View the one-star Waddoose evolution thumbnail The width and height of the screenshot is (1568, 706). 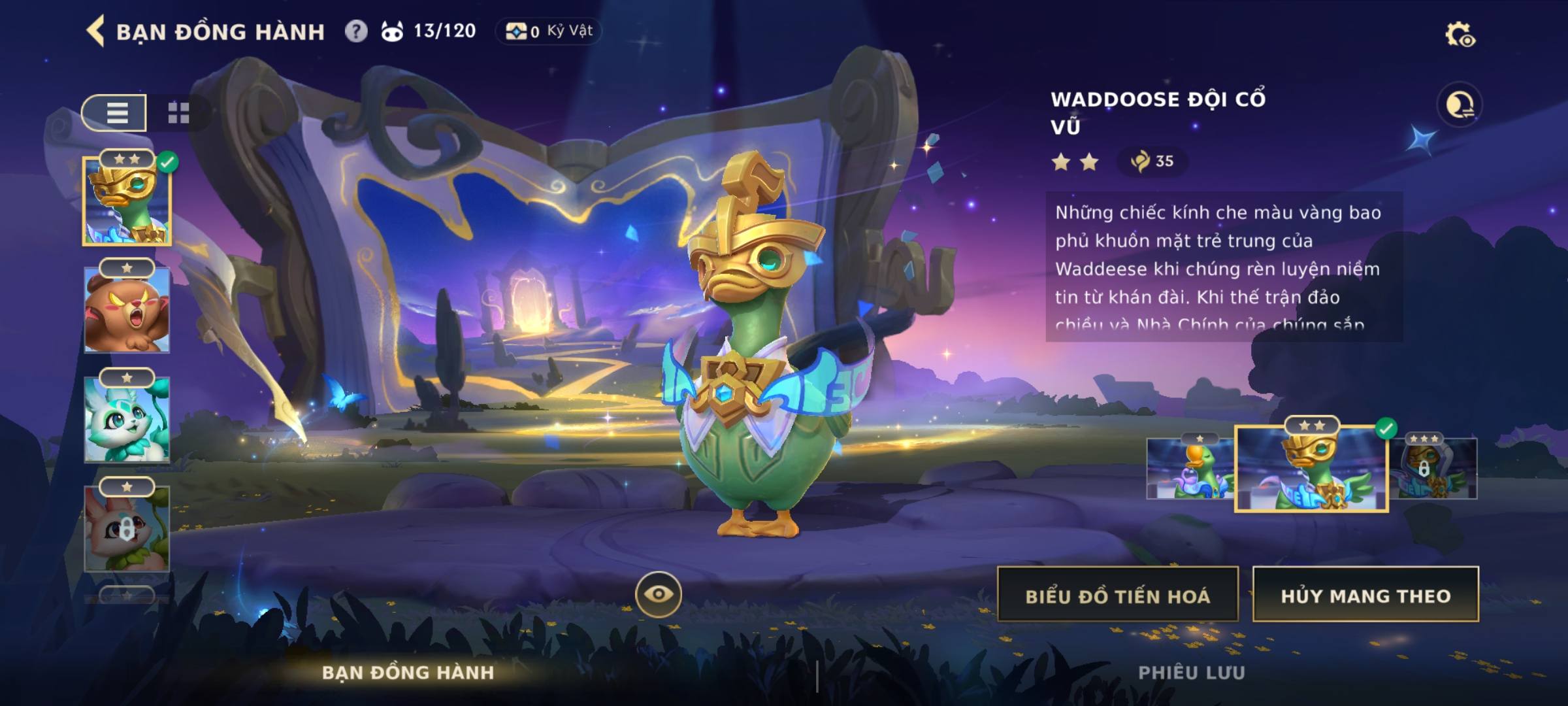click(x=1189, y=468)
